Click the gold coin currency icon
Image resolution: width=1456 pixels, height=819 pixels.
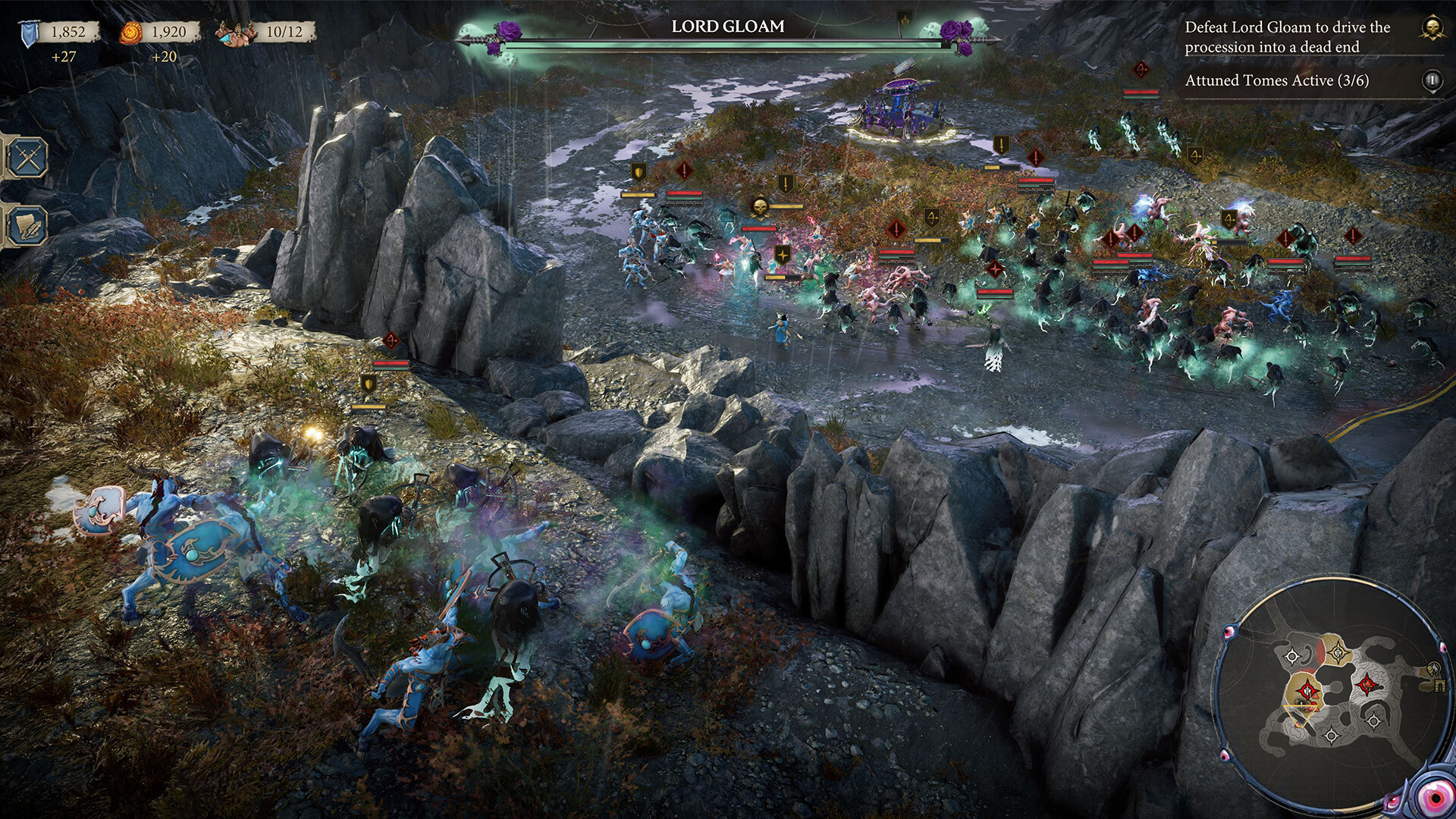point(130,32)
